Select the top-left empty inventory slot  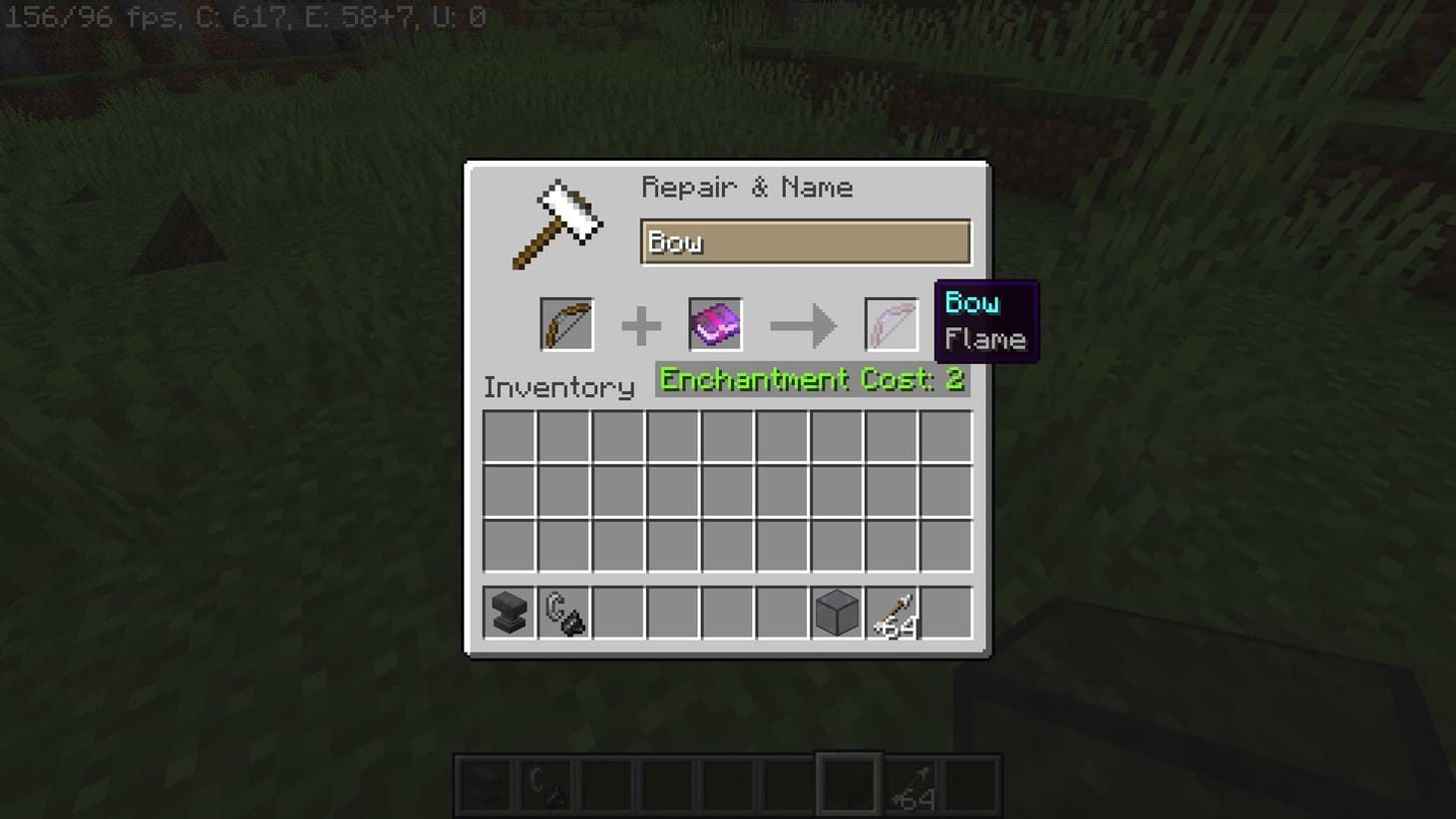tap(508, 437)
